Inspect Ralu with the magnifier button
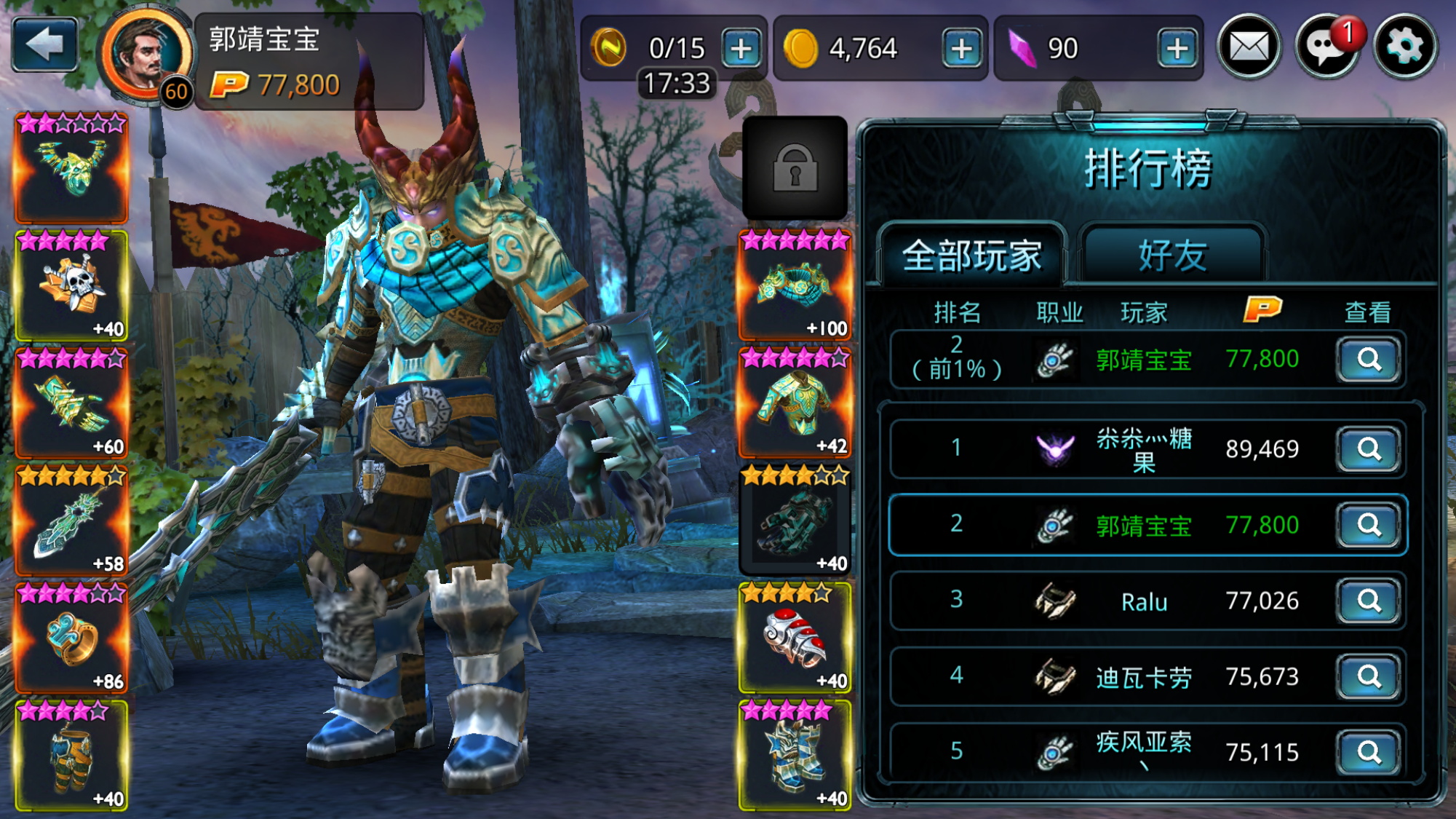 (x=1369, y=601)
